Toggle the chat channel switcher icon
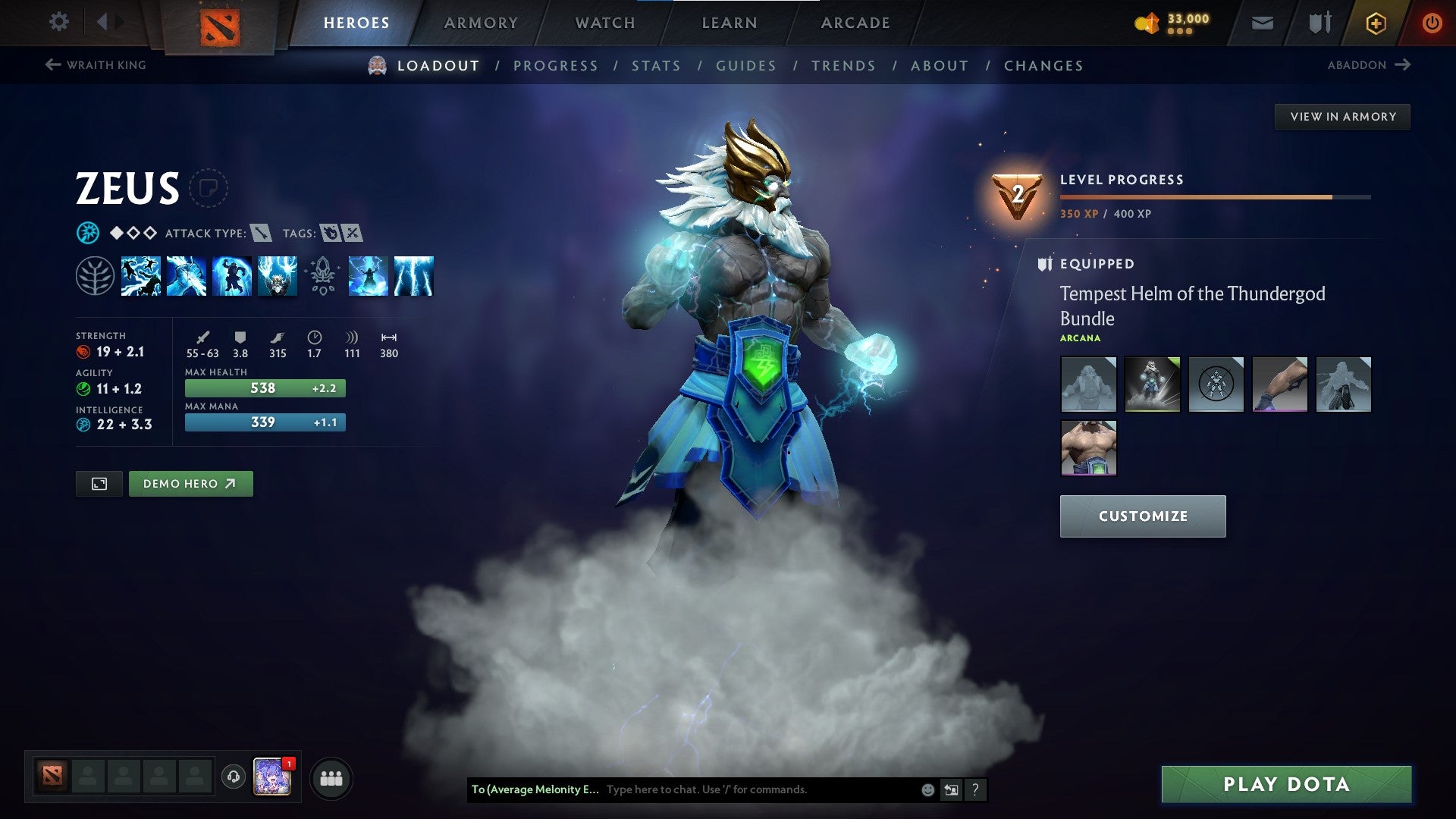Viewport: 1456px width, 819px height. click(x=951, y=789)
